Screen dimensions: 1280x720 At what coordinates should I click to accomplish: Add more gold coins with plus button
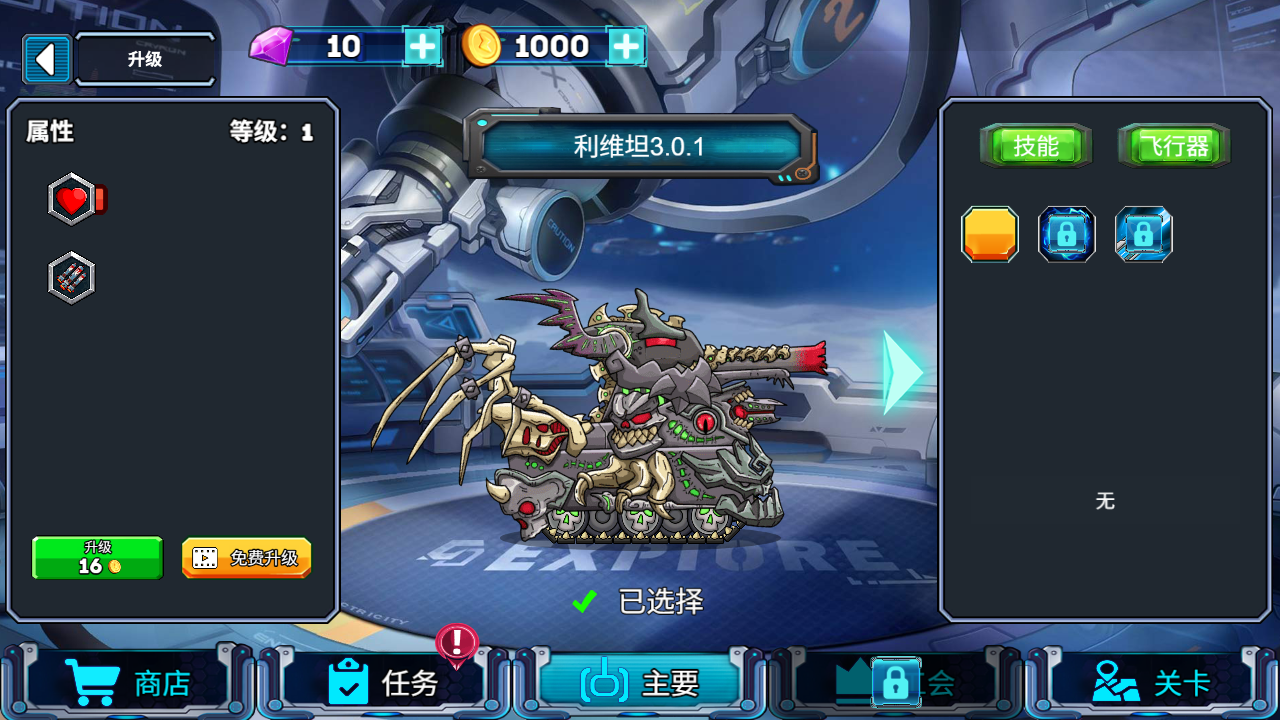point(626,46)
